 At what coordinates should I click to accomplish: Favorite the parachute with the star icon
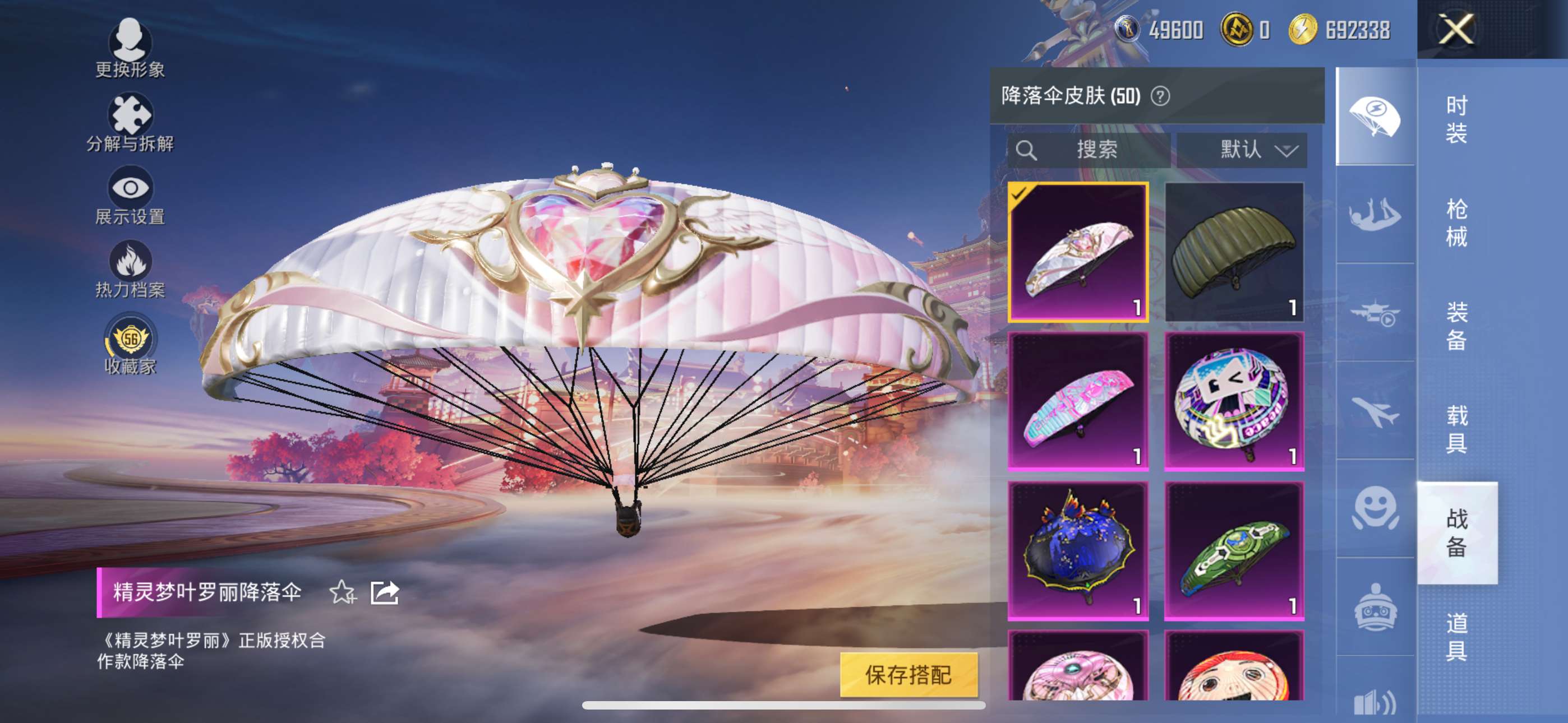[342, 592]
